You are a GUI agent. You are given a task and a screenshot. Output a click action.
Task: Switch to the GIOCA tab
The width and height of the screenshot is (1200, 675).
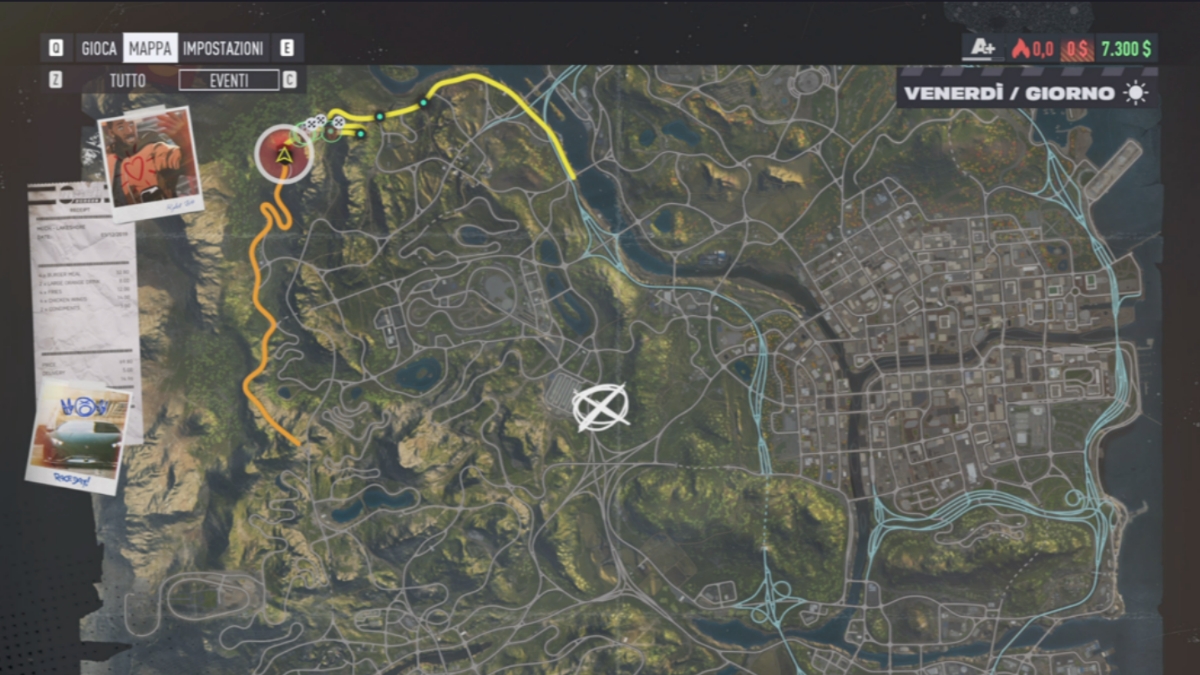[x=99, y=48]
